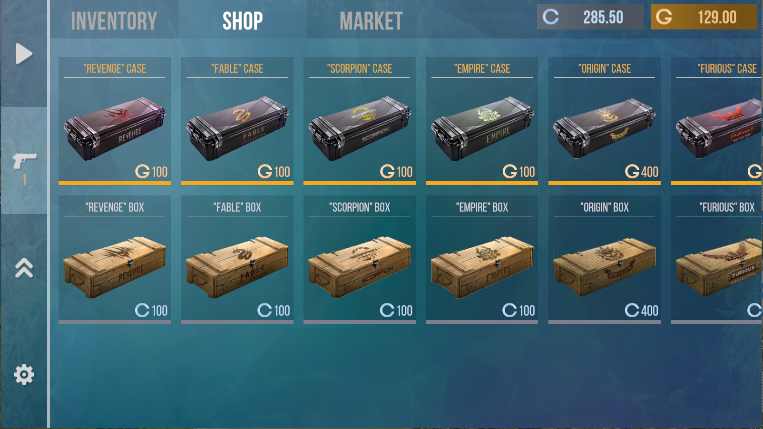Image resolution: width=763 pixels, height=429 pixels.
Task: Pick the "Furious" wooden box
Action: pyautogui.click(x=717, y=260)
